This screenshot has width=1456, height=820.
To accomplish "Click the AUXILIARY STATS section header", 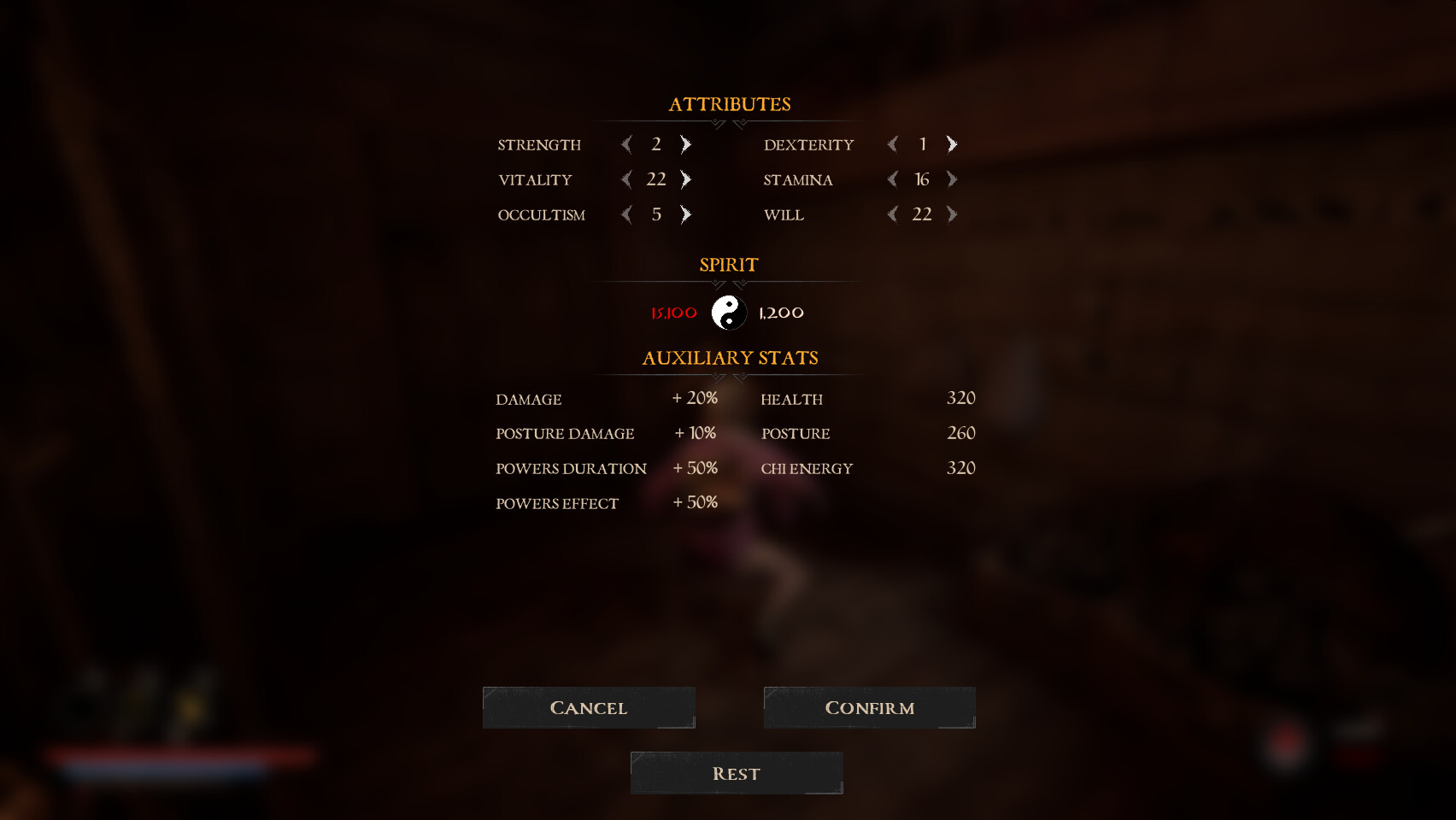I will (x=729, y=358).
